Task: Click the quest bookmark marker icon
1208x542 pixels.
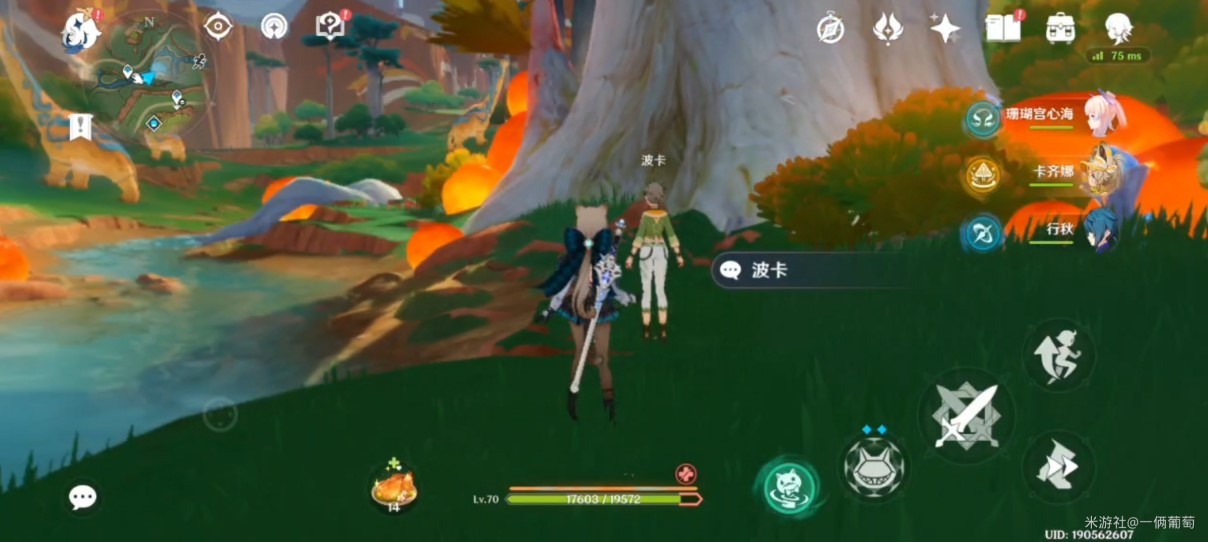Action: pyautogui.click(x=82, y=126)
